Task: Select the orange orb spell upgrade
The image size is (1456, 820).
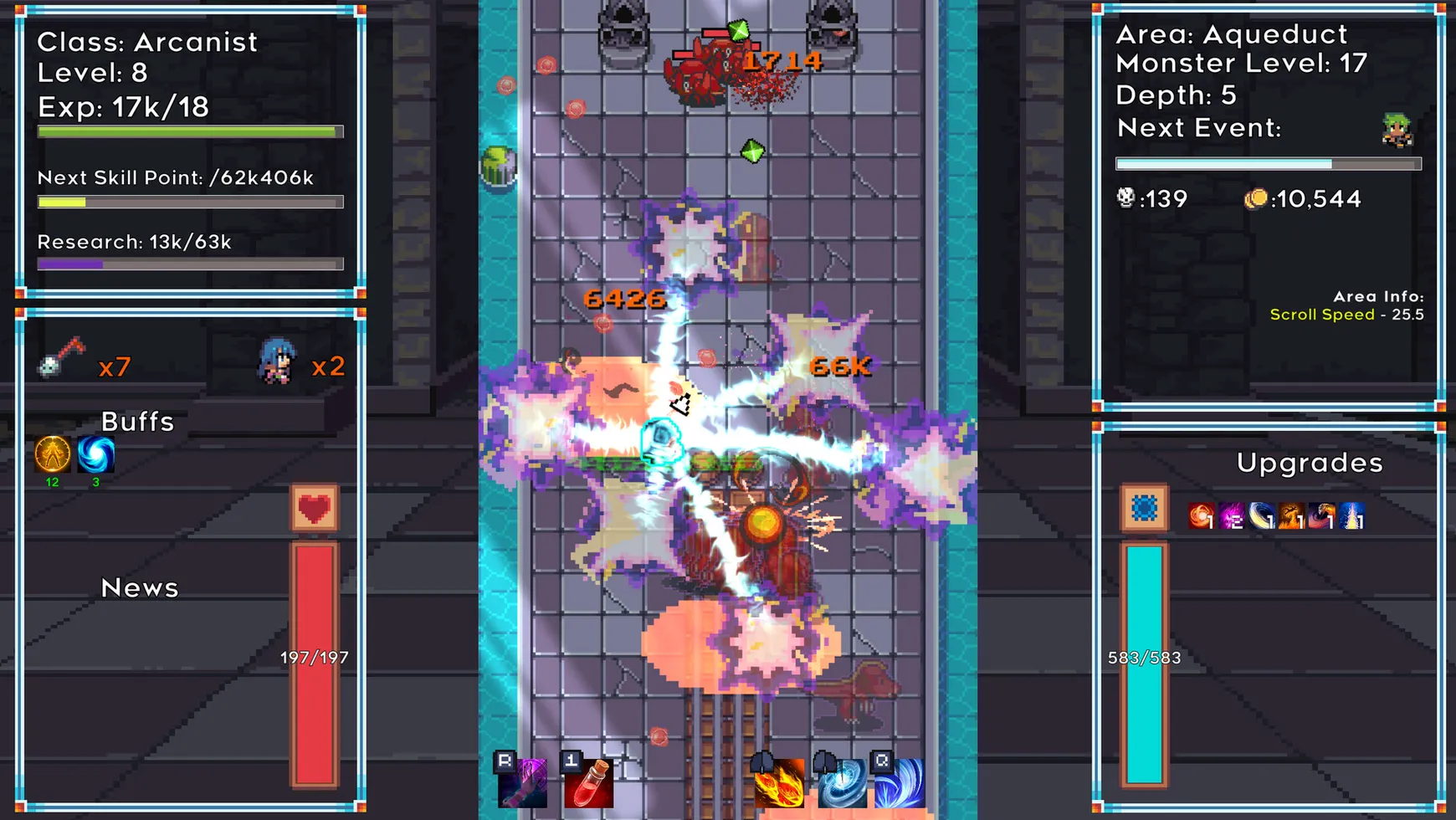Action: 1201,516
